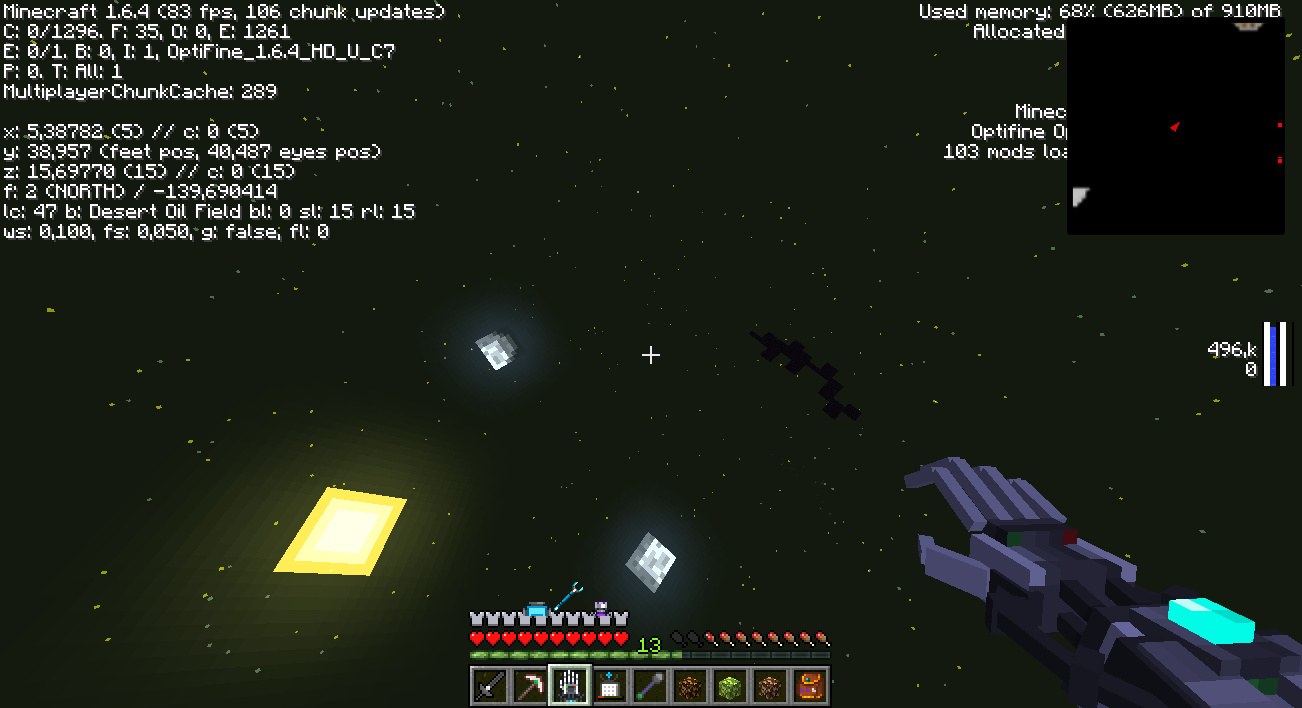Choose the white gauntlet hotbar slot

click(570, 686)
